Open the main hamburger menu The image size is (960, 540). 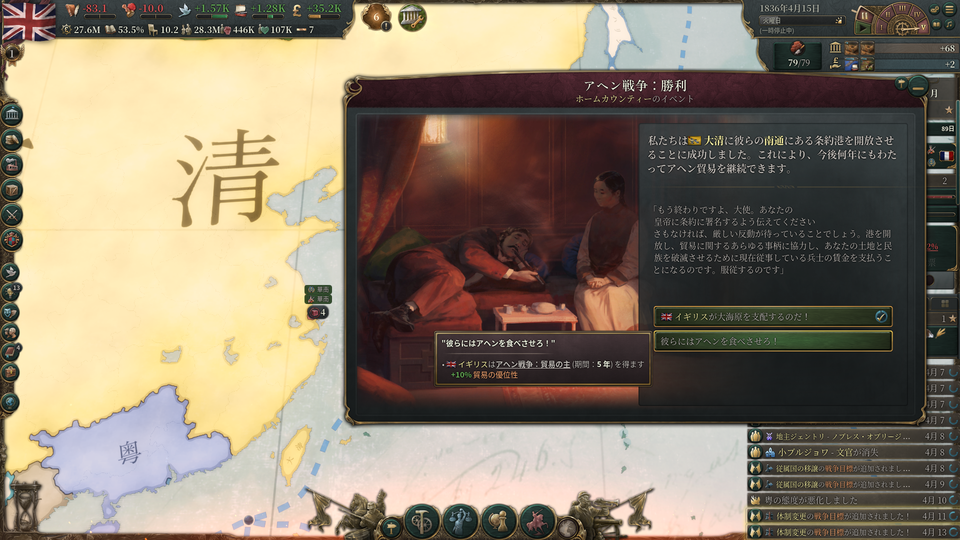949,9
